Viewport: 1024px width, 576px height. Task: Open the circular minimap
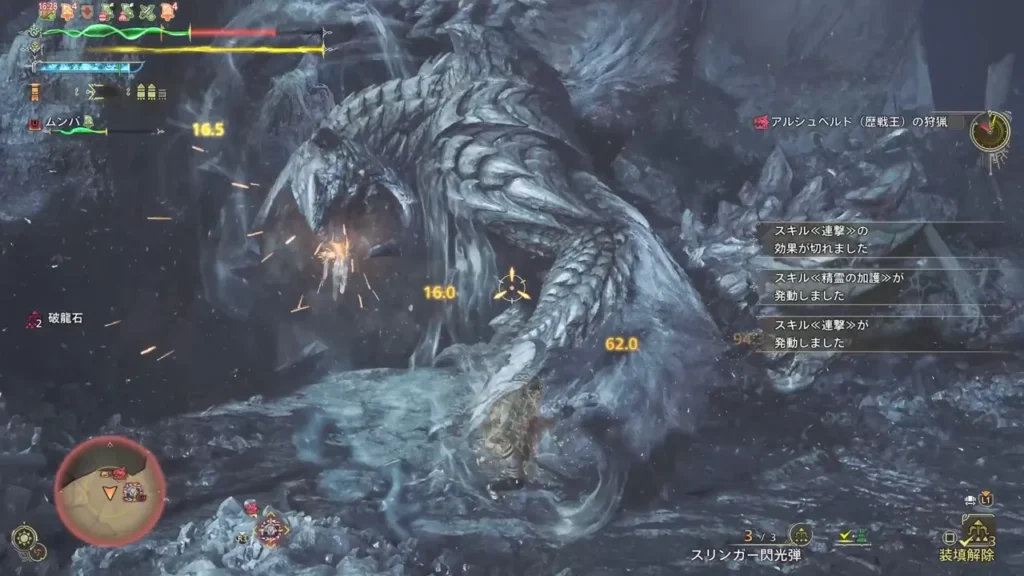tap(110, 490)
